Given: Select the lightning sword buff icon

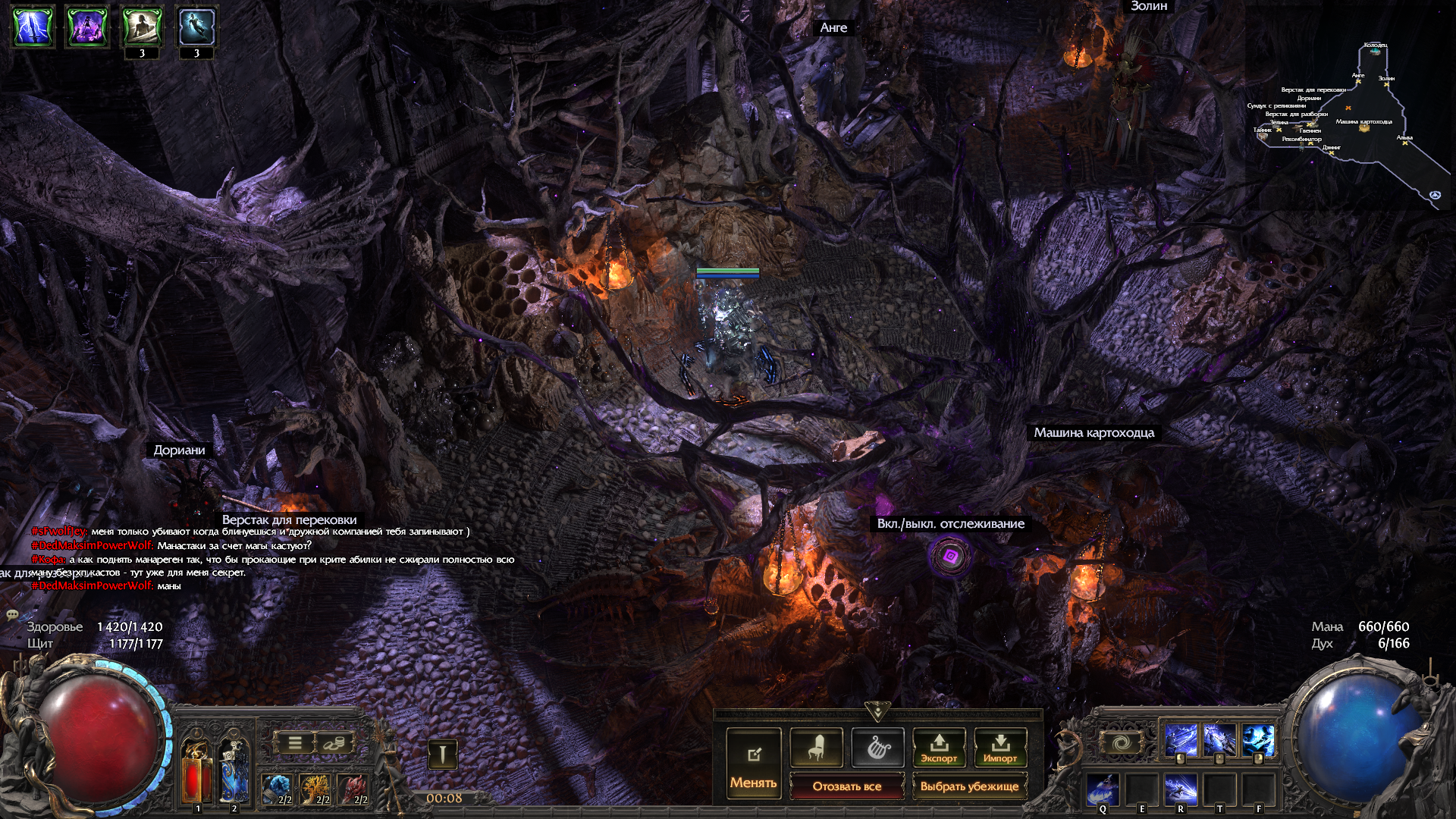Looking at the screenshot, I should tap(33, 27).
